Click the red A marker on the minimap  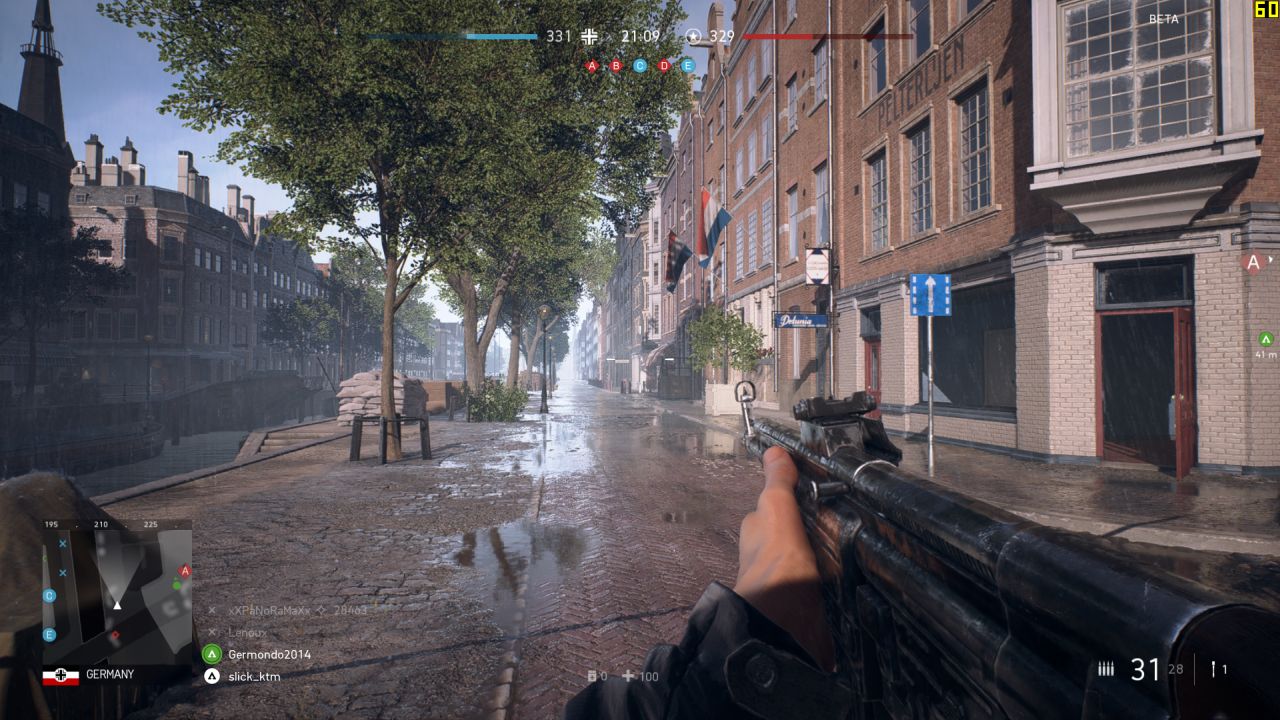point(183,571)
